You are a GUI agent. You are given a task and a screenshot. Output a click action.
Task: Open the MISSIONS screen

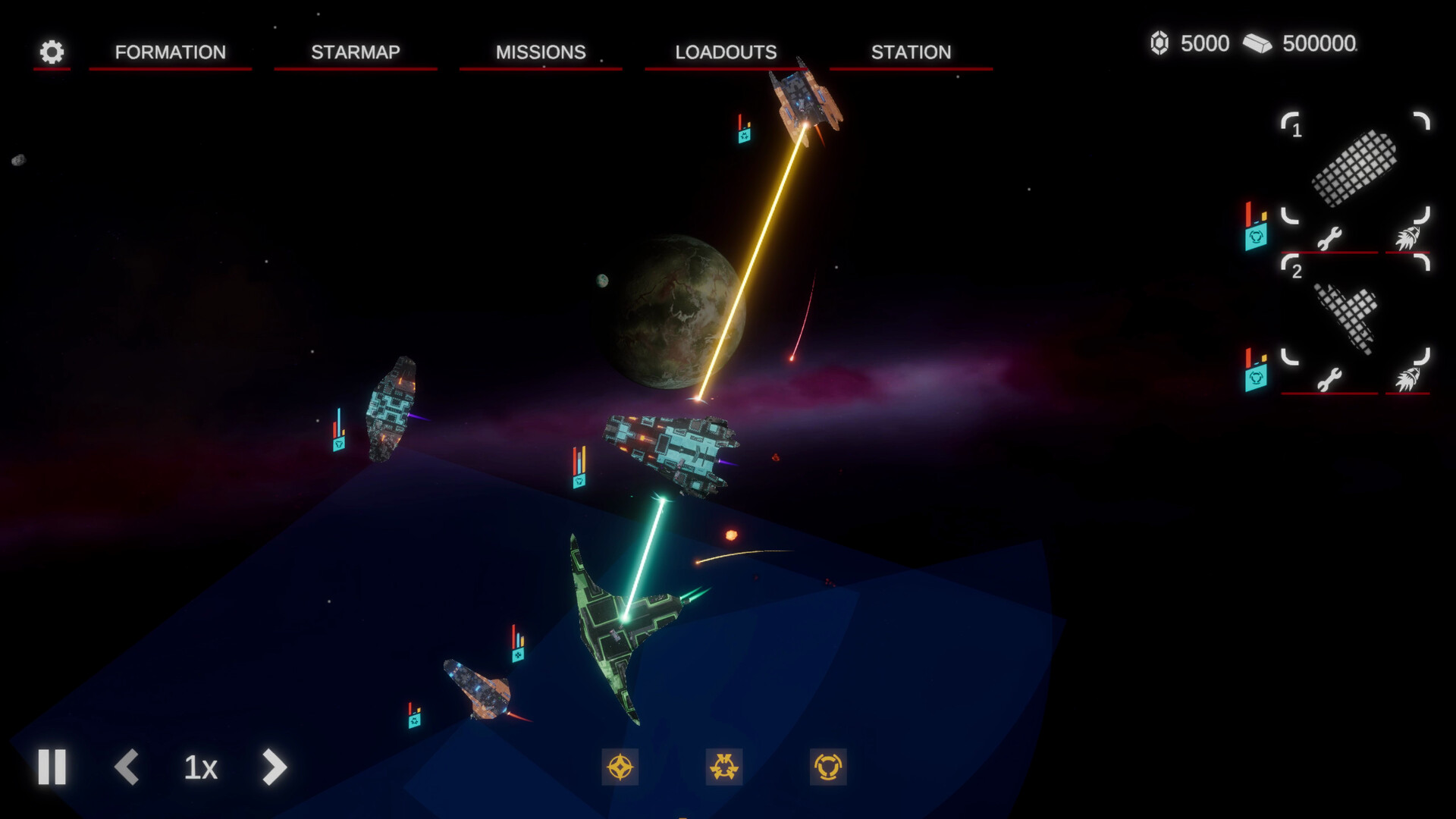[540, 52]
